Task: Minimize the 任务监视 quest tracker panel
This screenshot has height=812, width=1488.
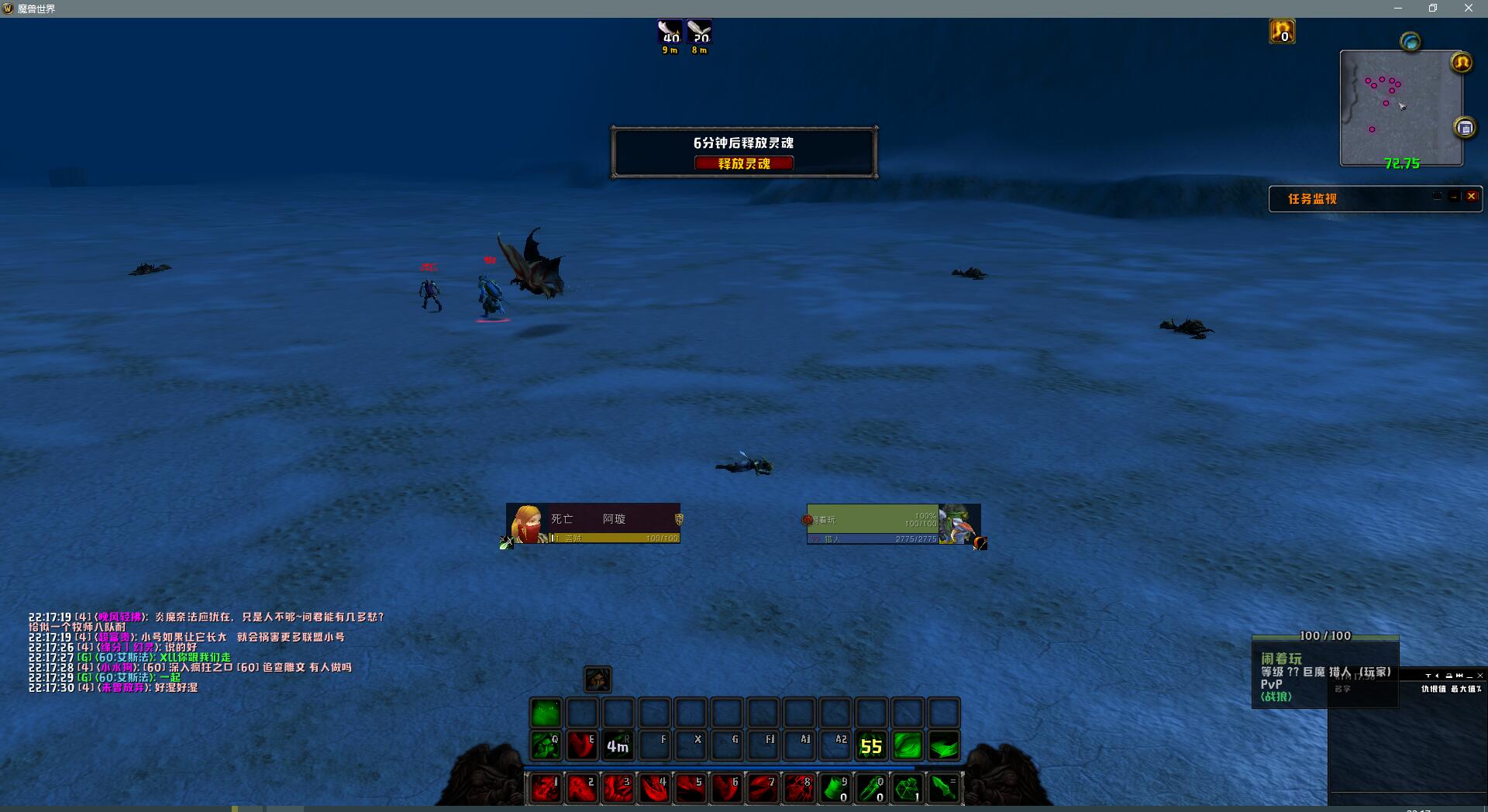Action: 1454,197
